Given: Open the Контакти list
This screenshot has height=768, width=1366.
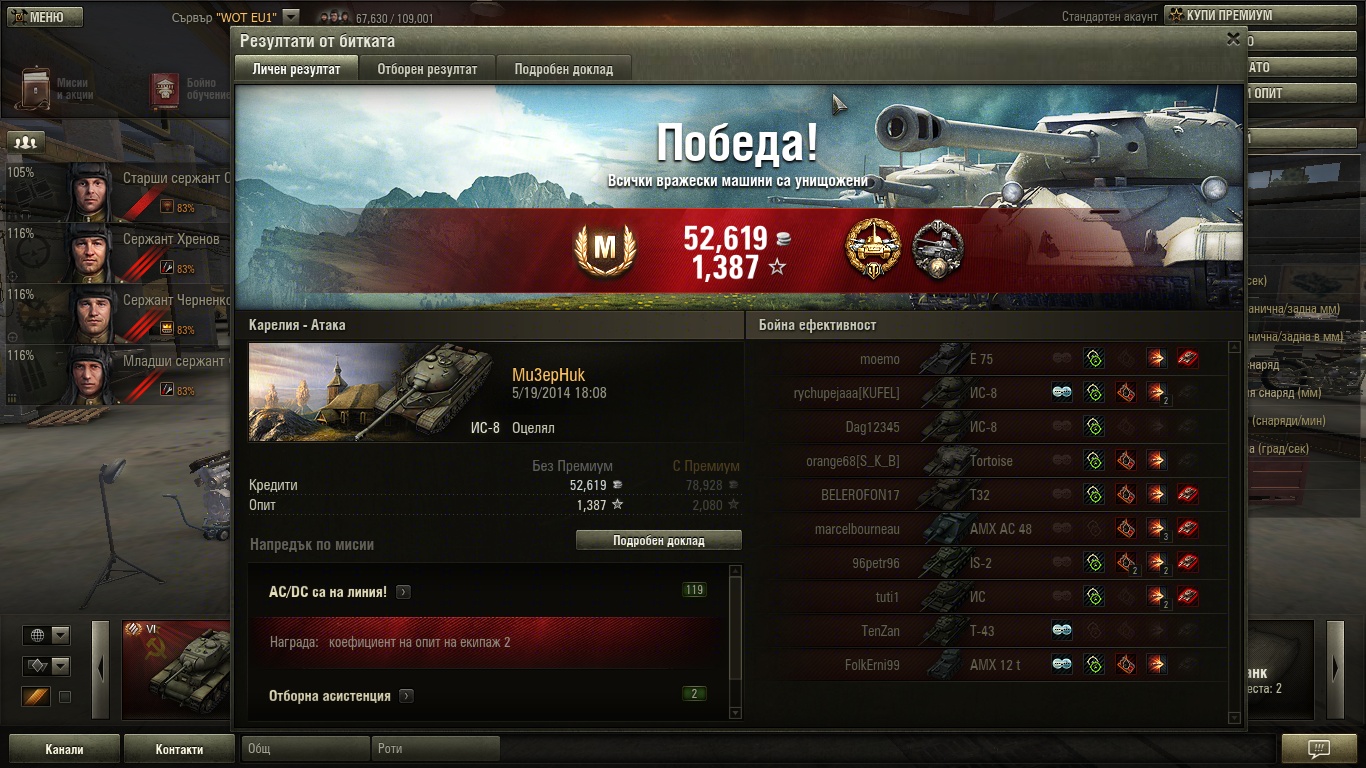Looking at the screenshot, I should point(179,749).
